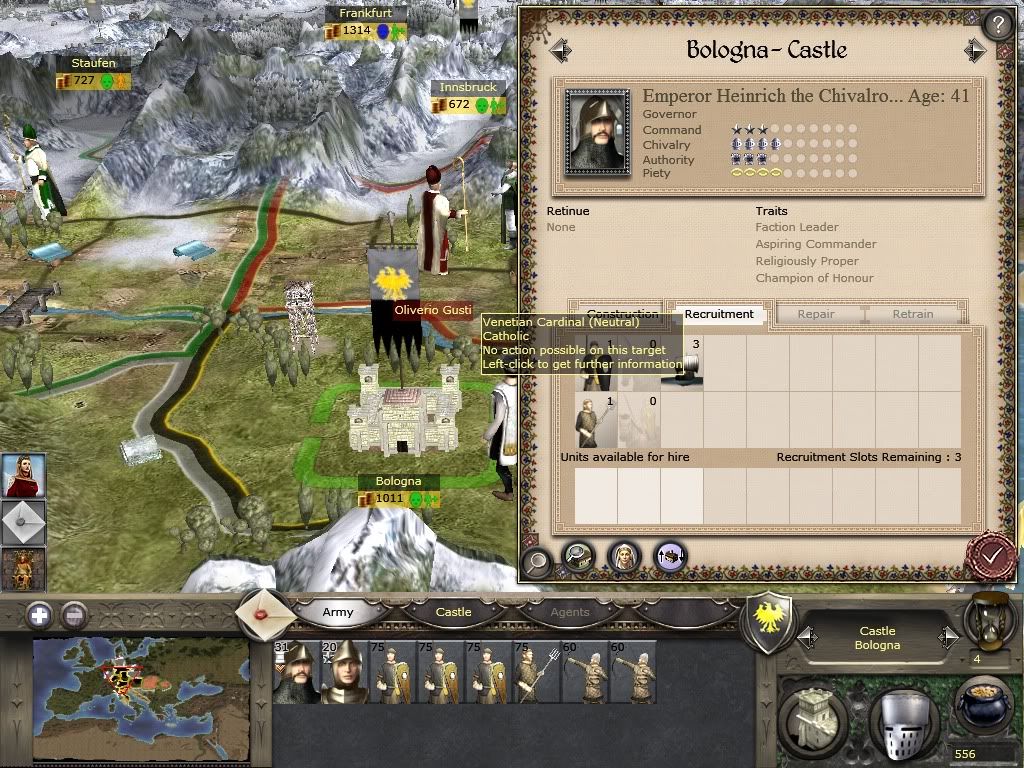Switch to the Castle tab
Screen dimensions: 1024x768
click(x=453, y=612)
